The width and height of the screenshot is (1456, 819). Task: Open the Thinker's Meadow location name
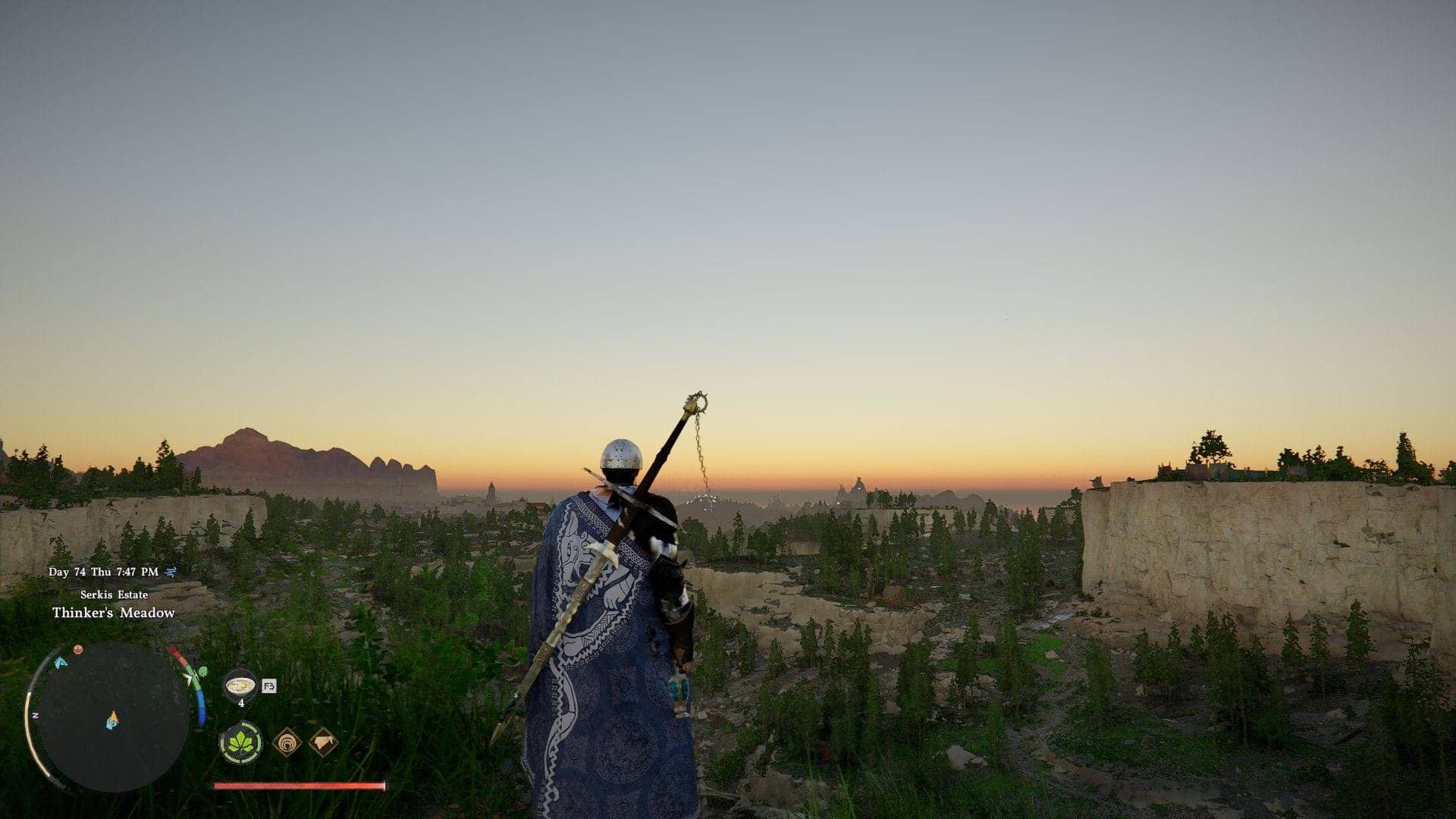click(115, 612)
